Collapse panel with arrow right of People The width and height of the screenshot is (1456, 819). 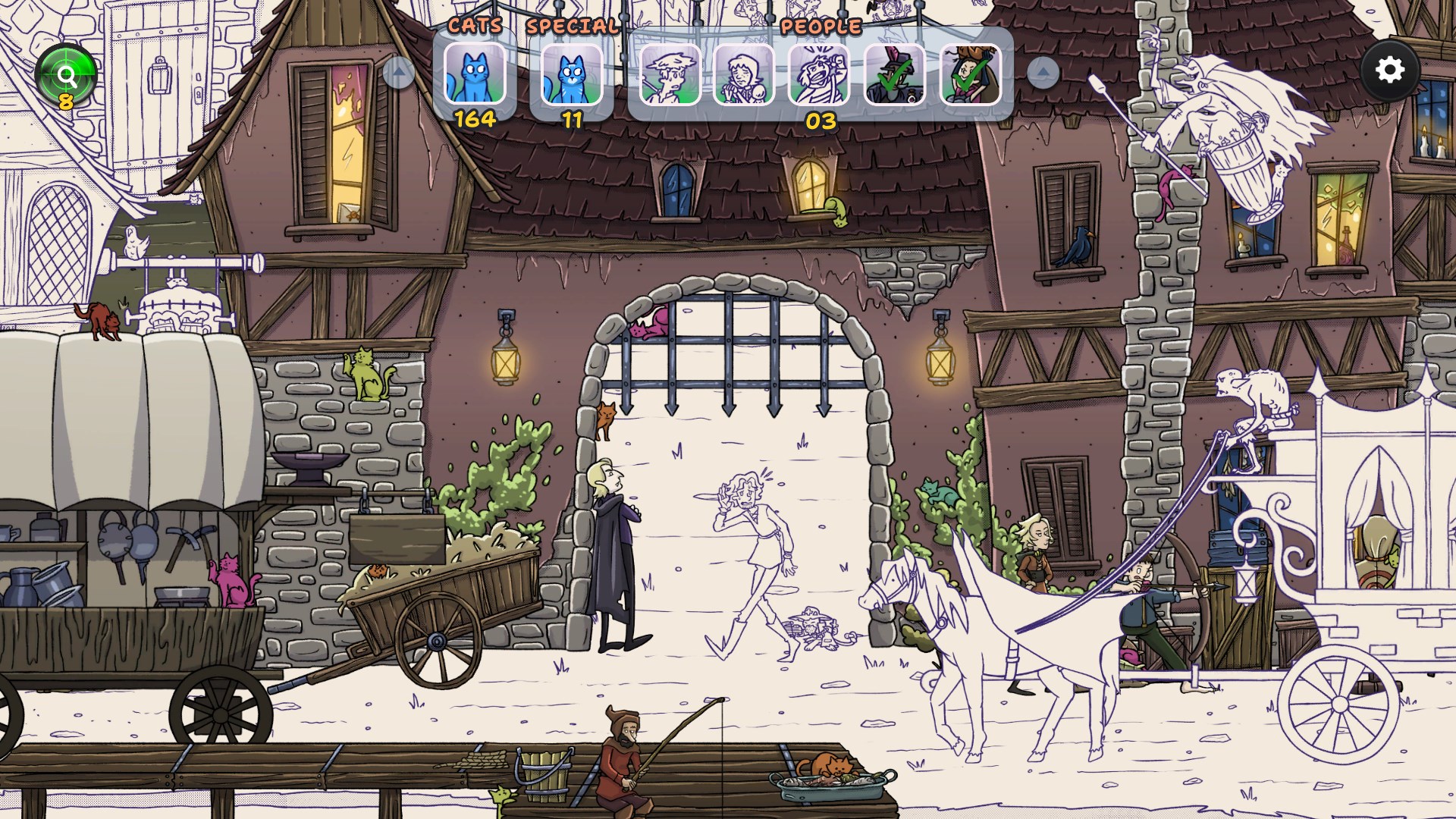tap(1043, 73)
